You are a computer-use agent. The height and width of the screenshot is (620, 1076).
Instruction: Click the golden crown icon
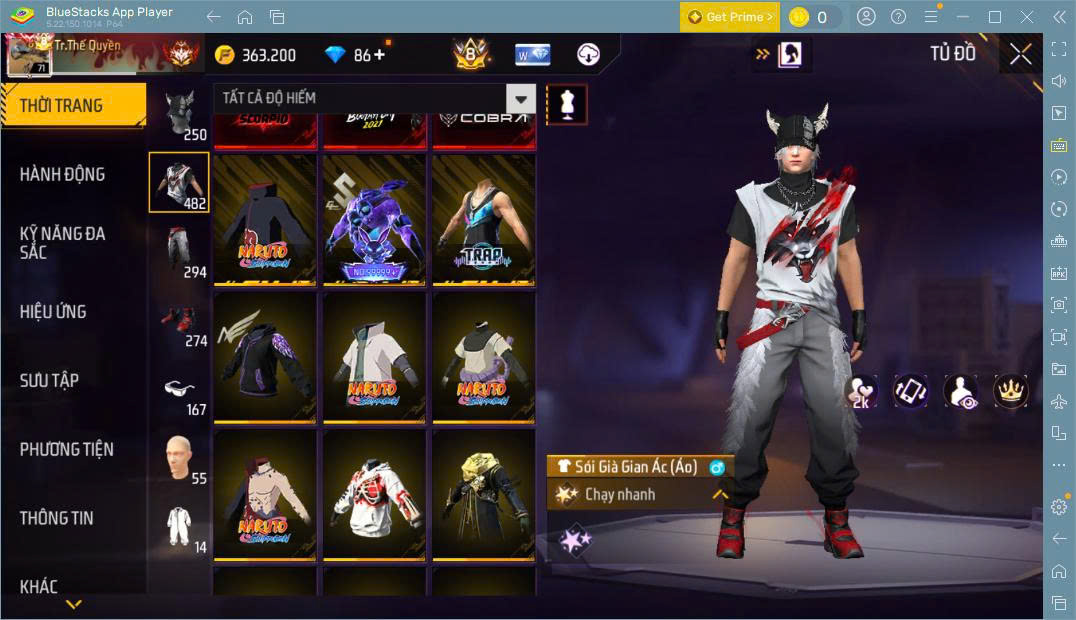(x=1011, y=392)
